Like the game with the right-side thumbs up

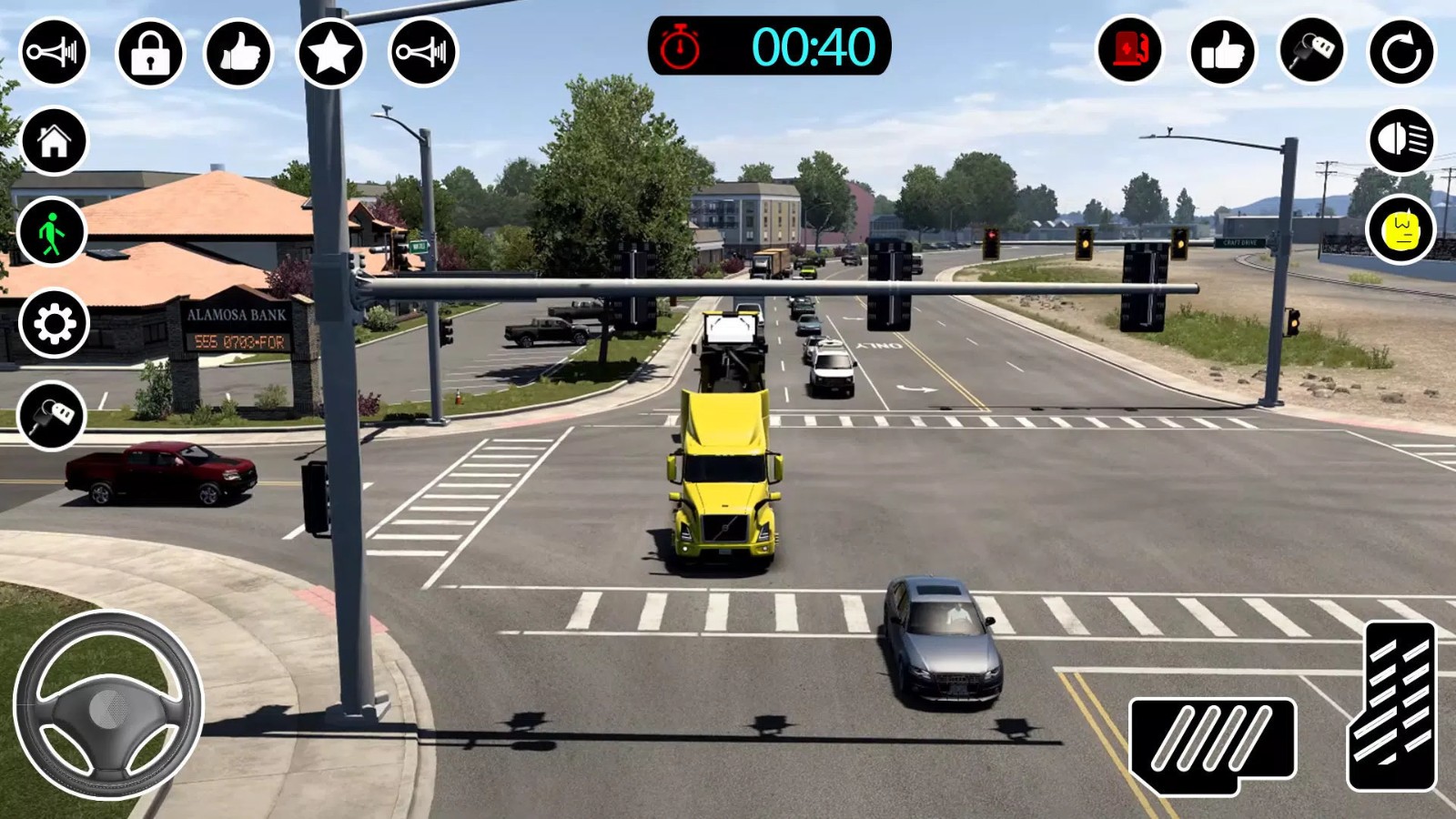(1223, 51)
